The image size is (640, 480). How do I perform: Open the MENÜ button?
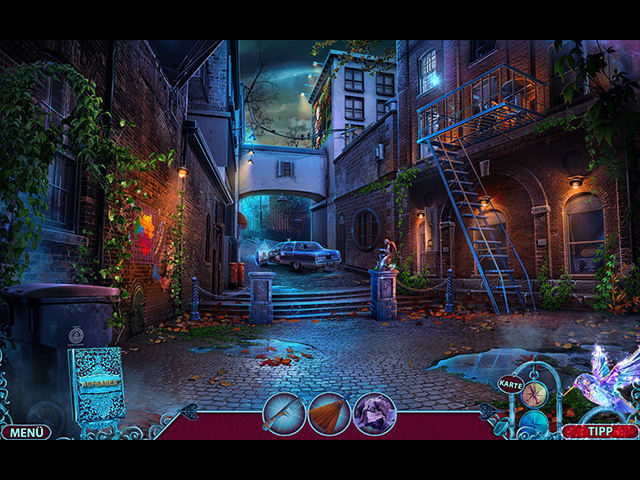[25, 432]
